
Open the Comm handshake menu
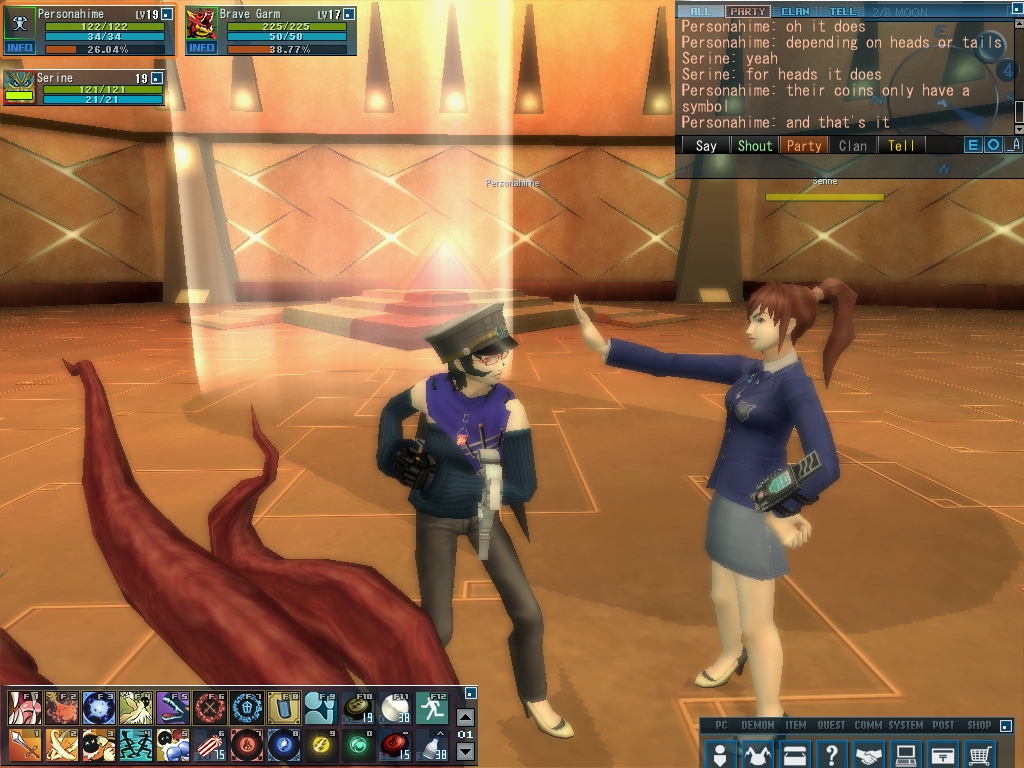[x=869, y=755]
